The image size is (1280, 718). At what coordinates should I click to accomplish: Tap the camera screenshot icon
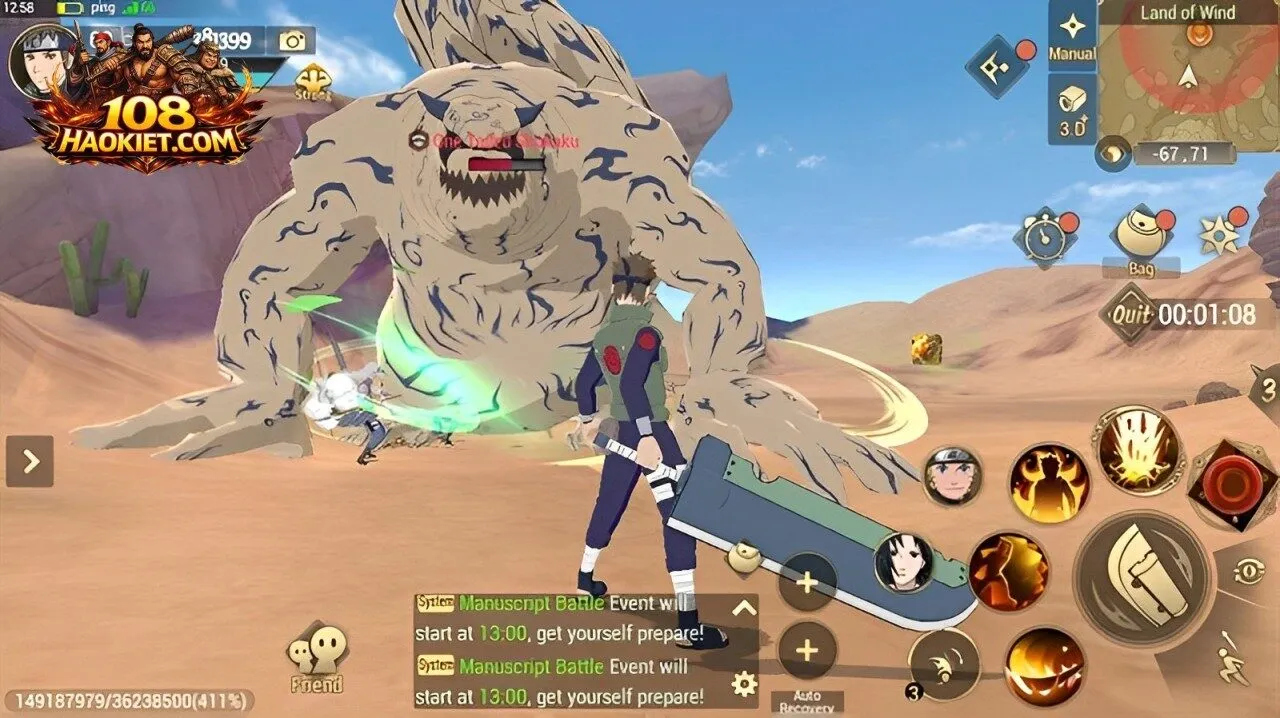pyautogui.click(x=292, y=40)
